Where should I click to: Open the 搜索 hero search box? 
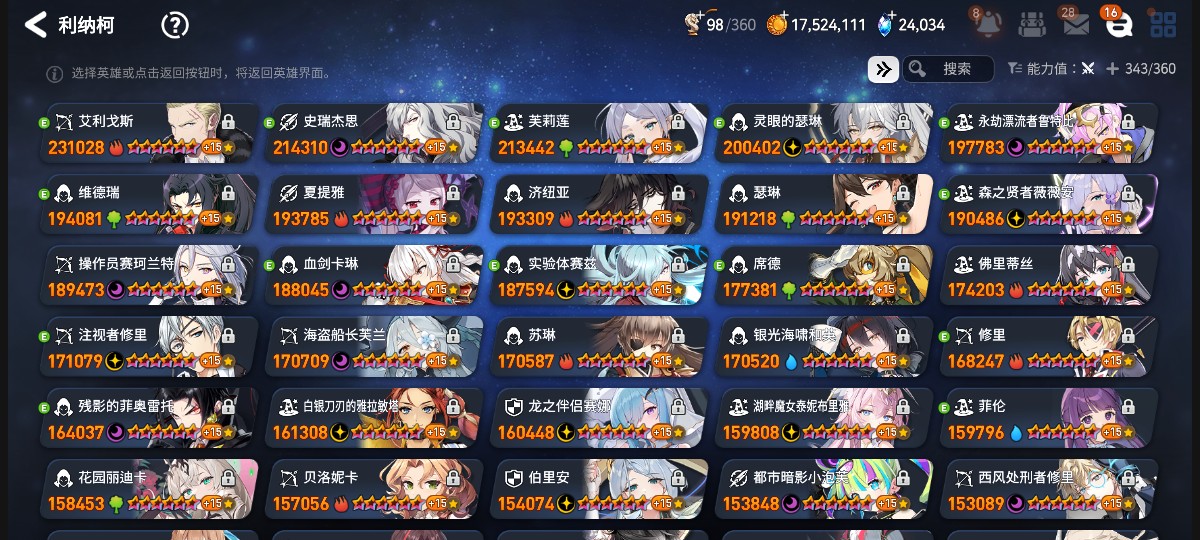pos(948,69)
